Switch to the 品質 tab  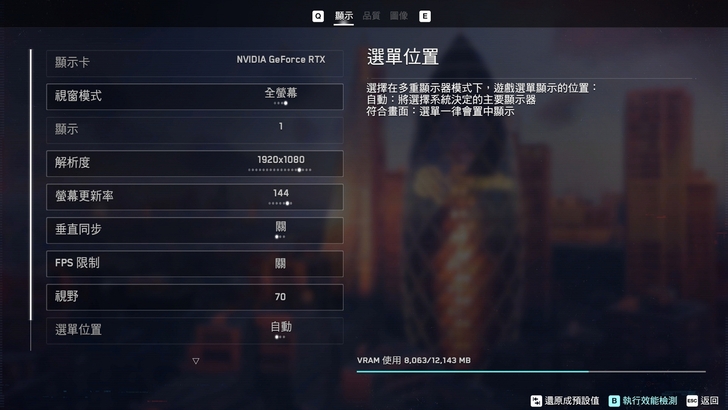click(x=371, y=16)
